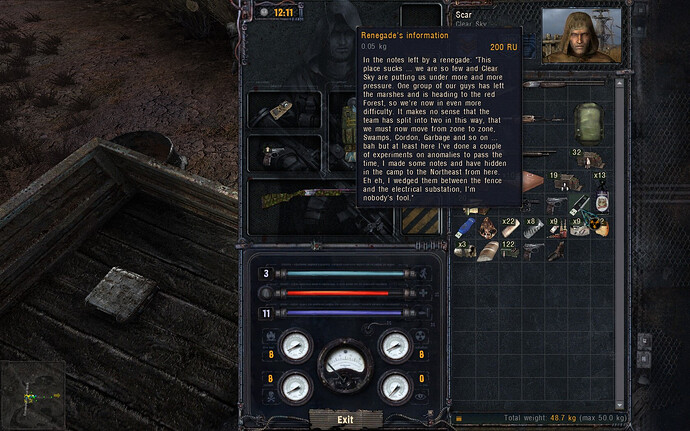
Task: Select the green backpack item
Action: 590,120
